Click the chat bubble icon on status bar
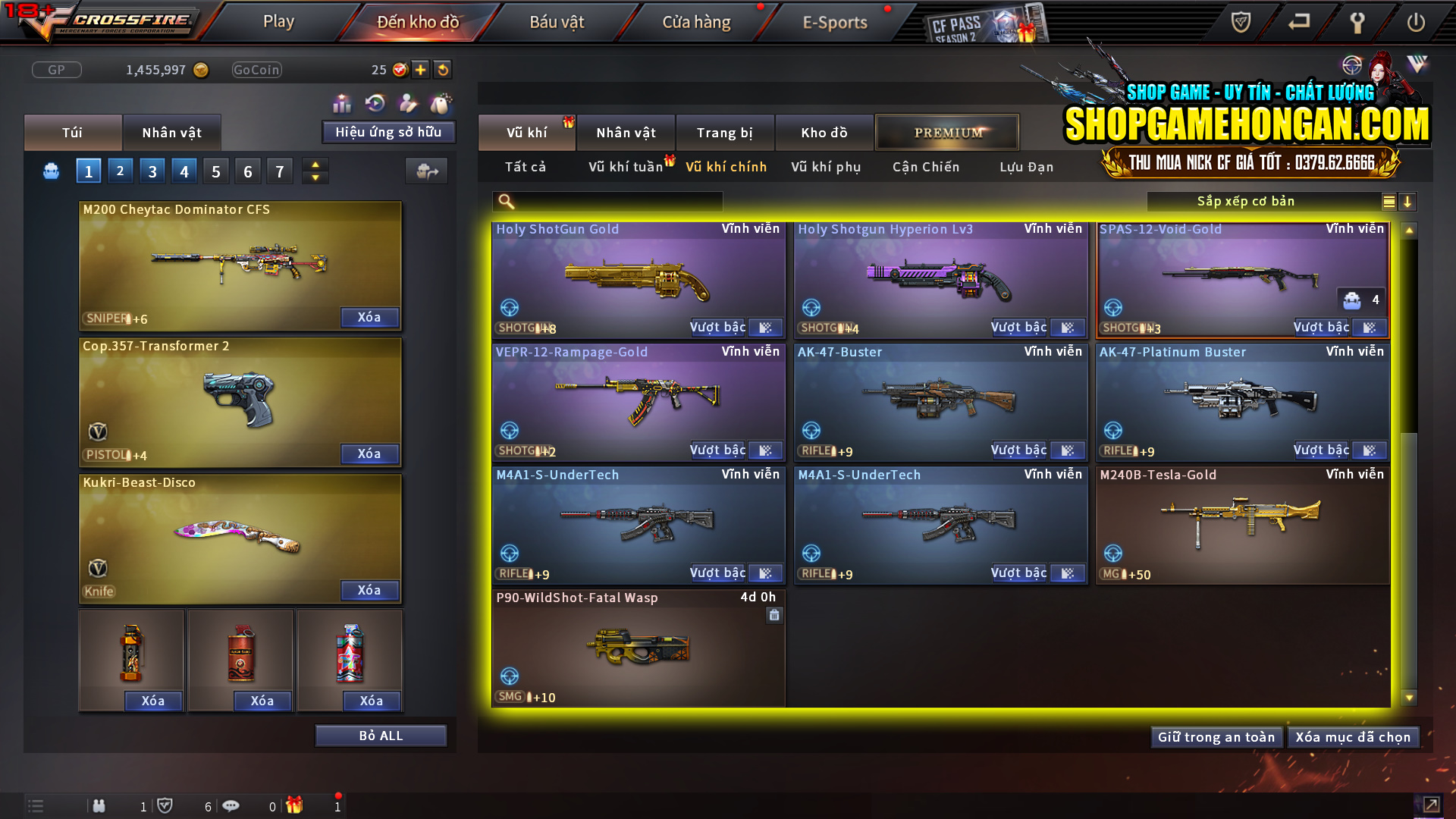The height and width of the screenshot is (819, 1456). click(x=231, y=806)
